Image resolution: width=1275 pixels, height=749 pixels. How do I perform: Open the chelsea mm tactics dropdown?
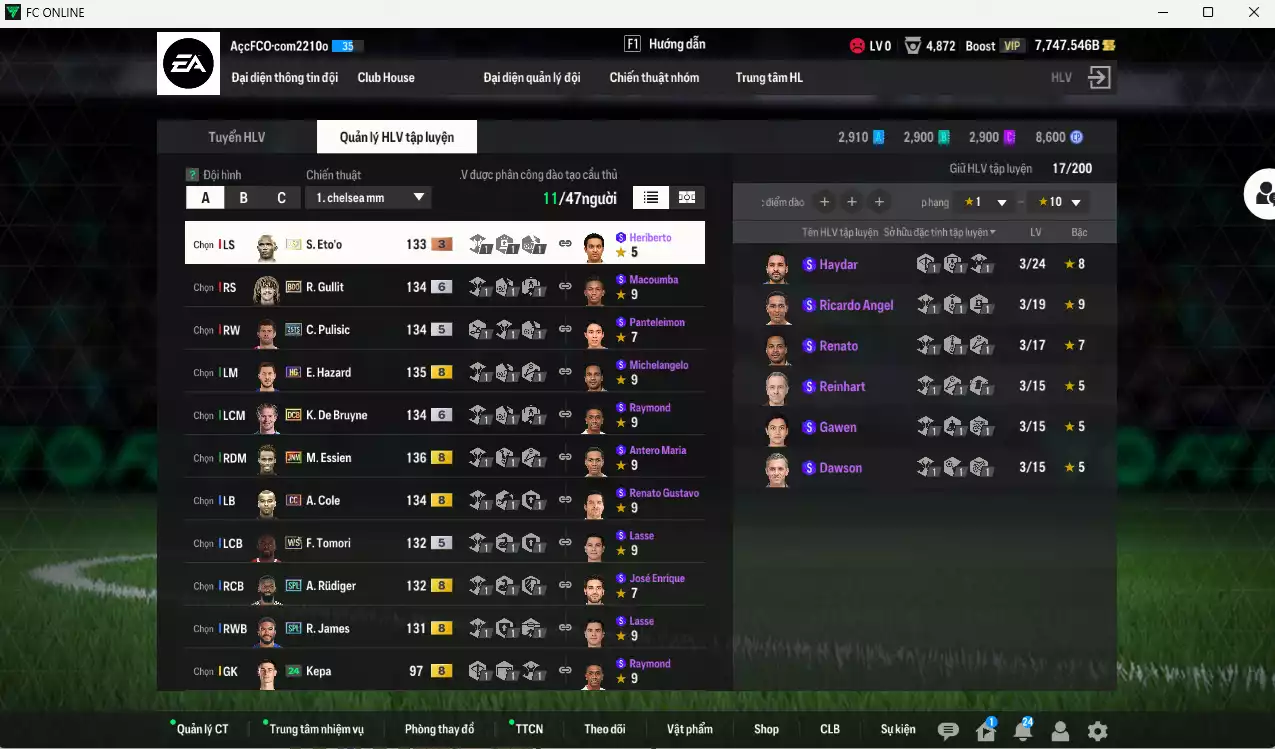coord(367,197)
